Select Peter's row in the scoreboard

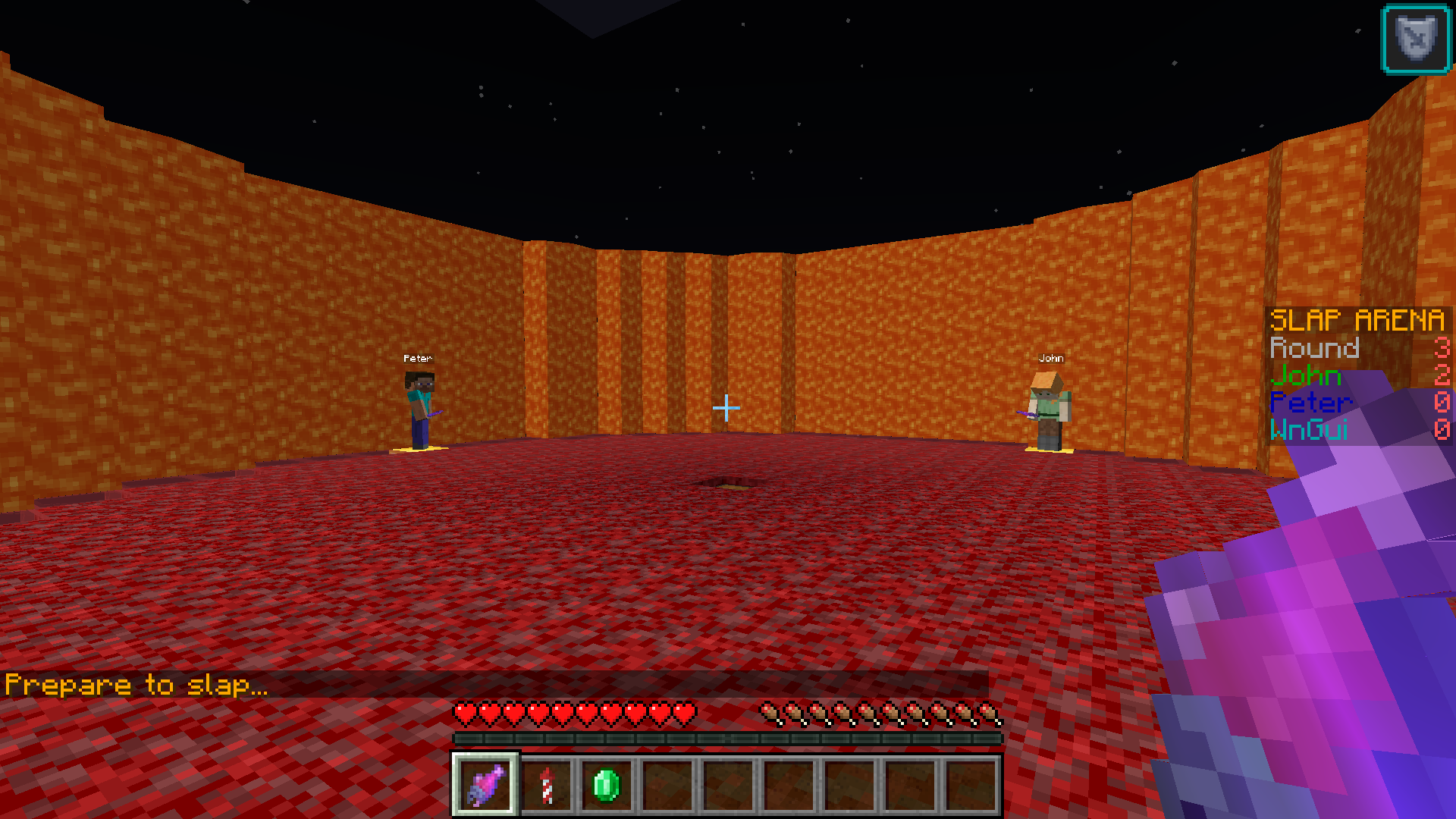[x=1312, y=403]
